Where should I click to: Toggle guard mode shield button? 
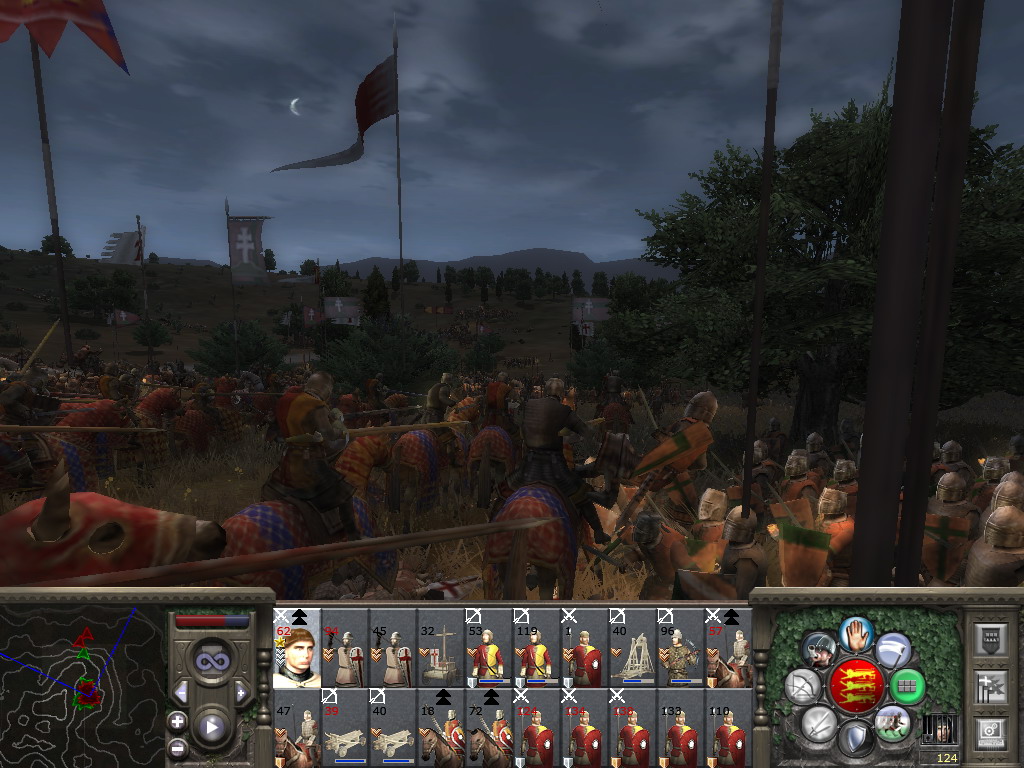tap(855, 738)
